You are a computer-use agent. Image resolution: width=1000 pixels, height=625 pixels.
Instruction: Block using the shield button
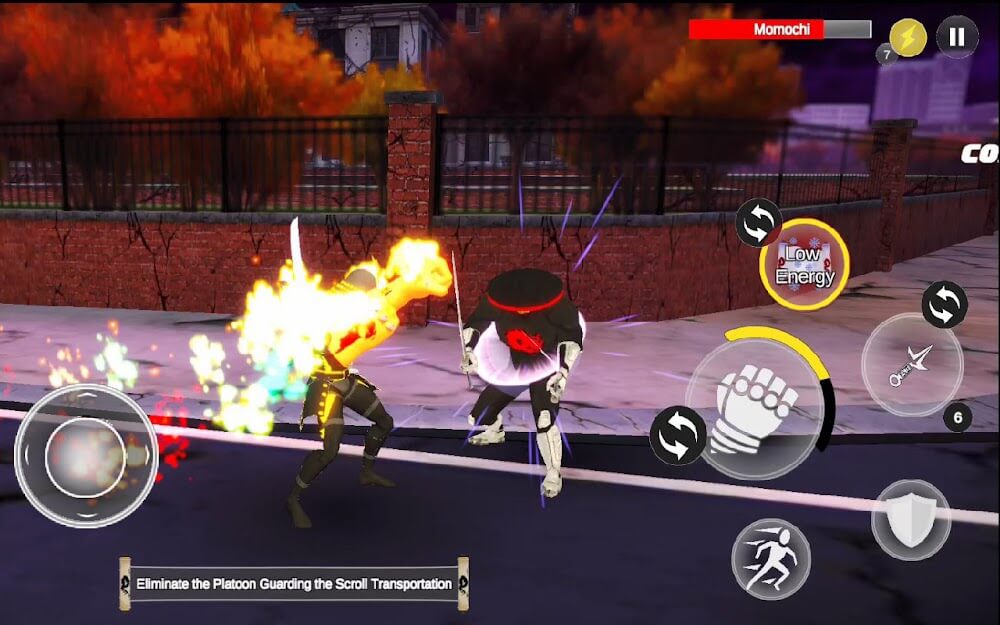pyautogui.click(x=910, y=519)
